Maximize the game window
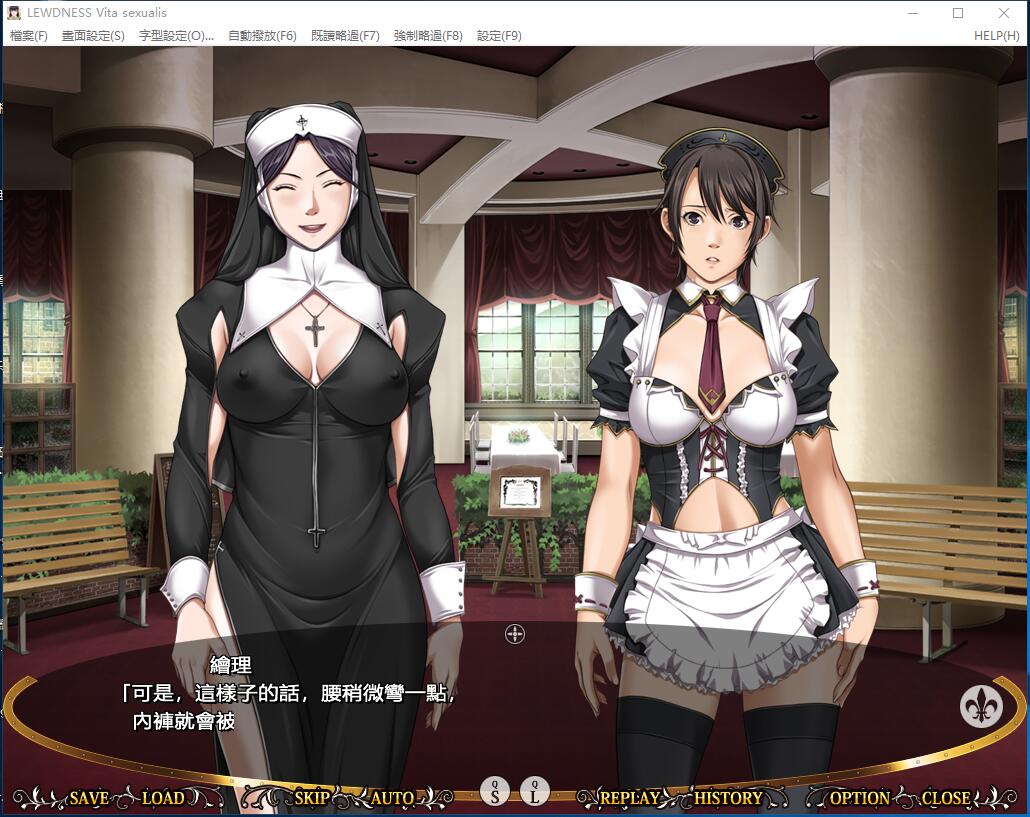 click(x=958, y=13)
